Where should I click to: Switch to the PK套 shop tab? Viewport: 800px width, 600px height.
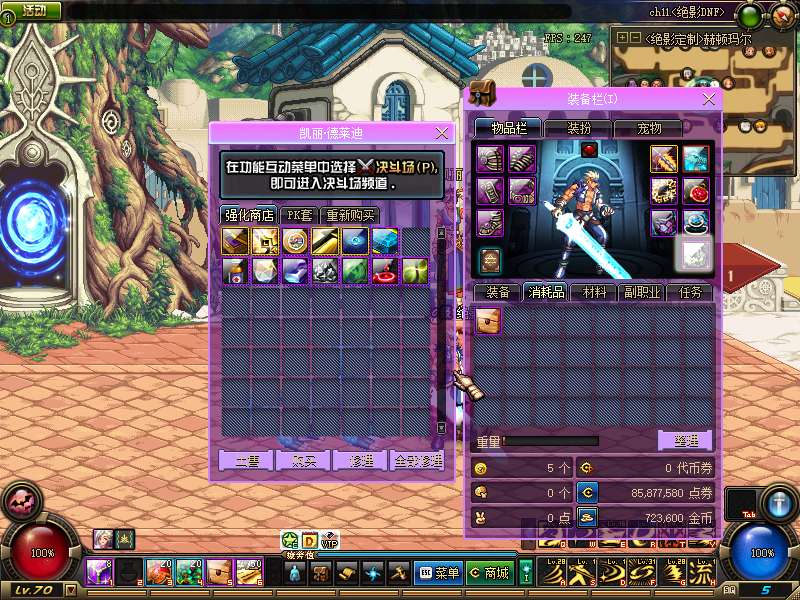[299, 215]
